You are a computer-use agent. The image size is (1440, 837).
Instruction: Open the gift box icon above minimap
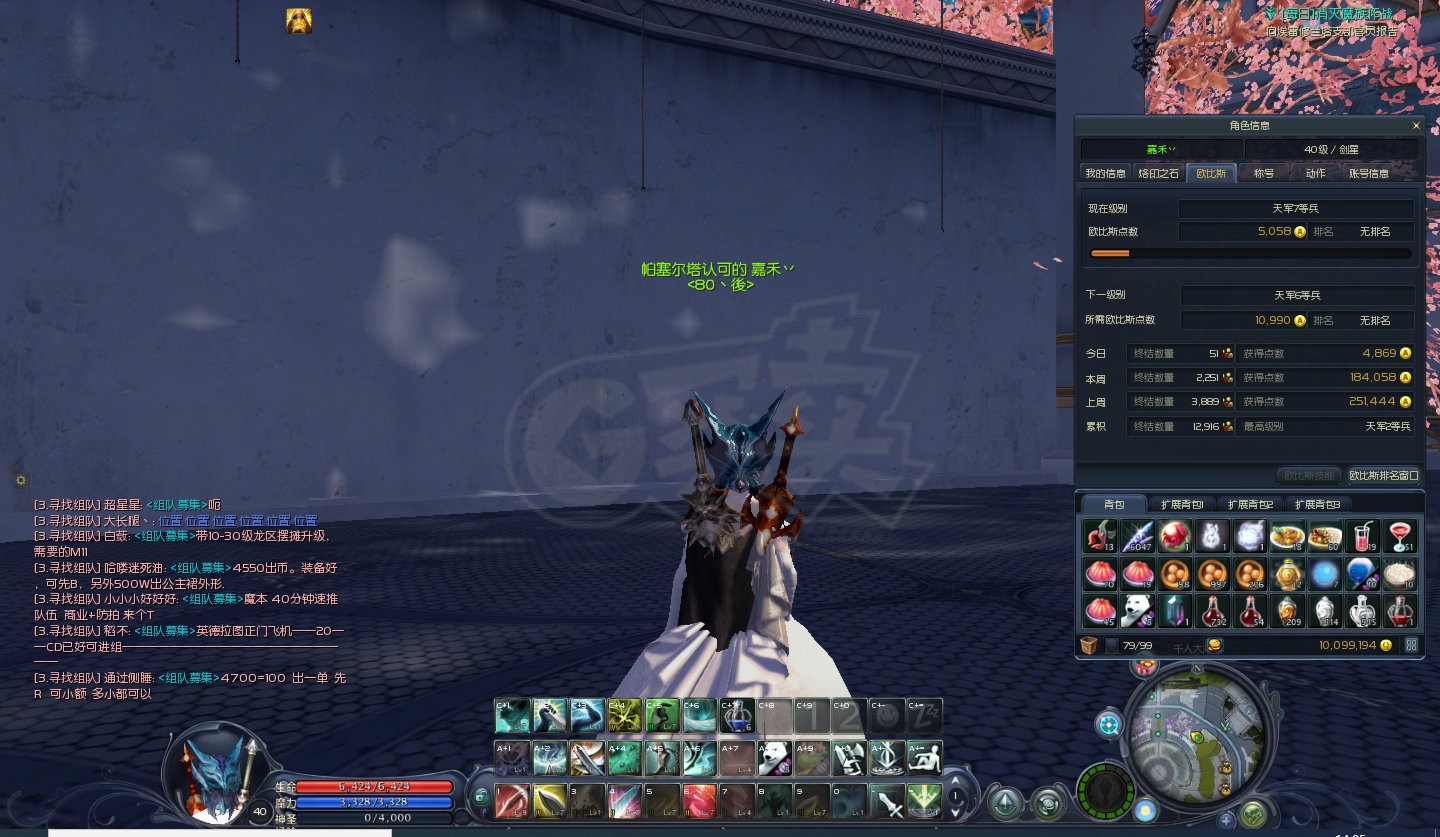click(1144, 665)
